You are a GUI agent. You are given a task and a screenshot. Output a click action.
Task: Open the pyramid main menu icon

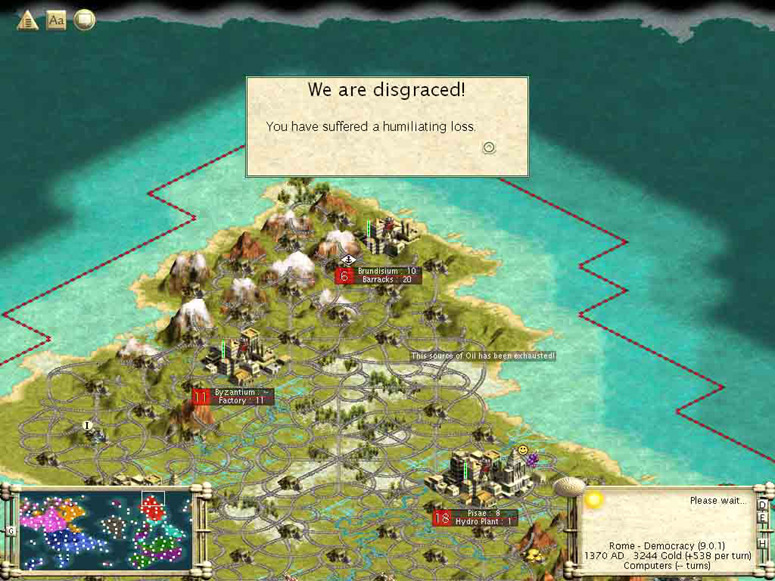(27, 19)
